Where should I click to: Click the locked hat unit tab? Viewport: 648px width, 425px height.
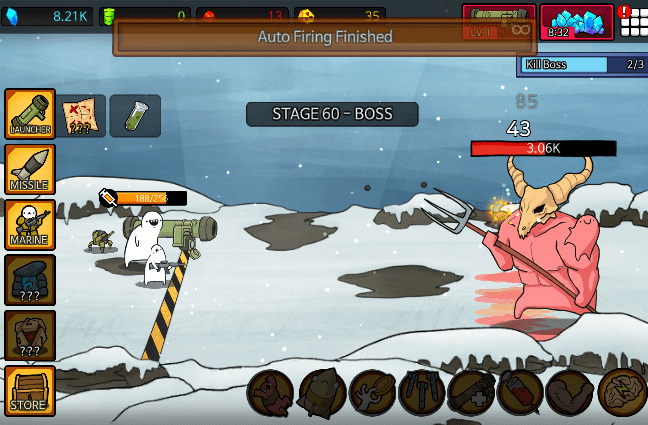click(29, 279)
